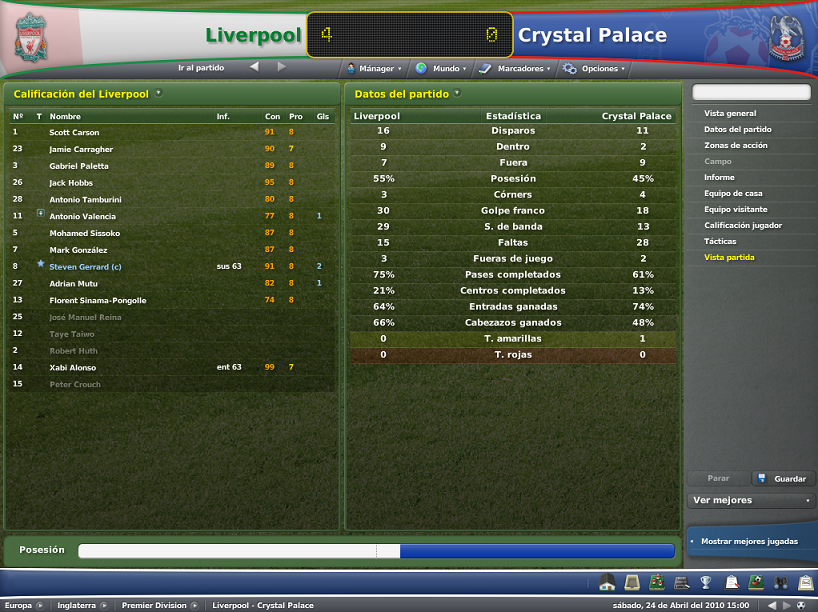818x612 pixels.
Task: Click Mostrar mejores jugadas
Action: point(749,541)
